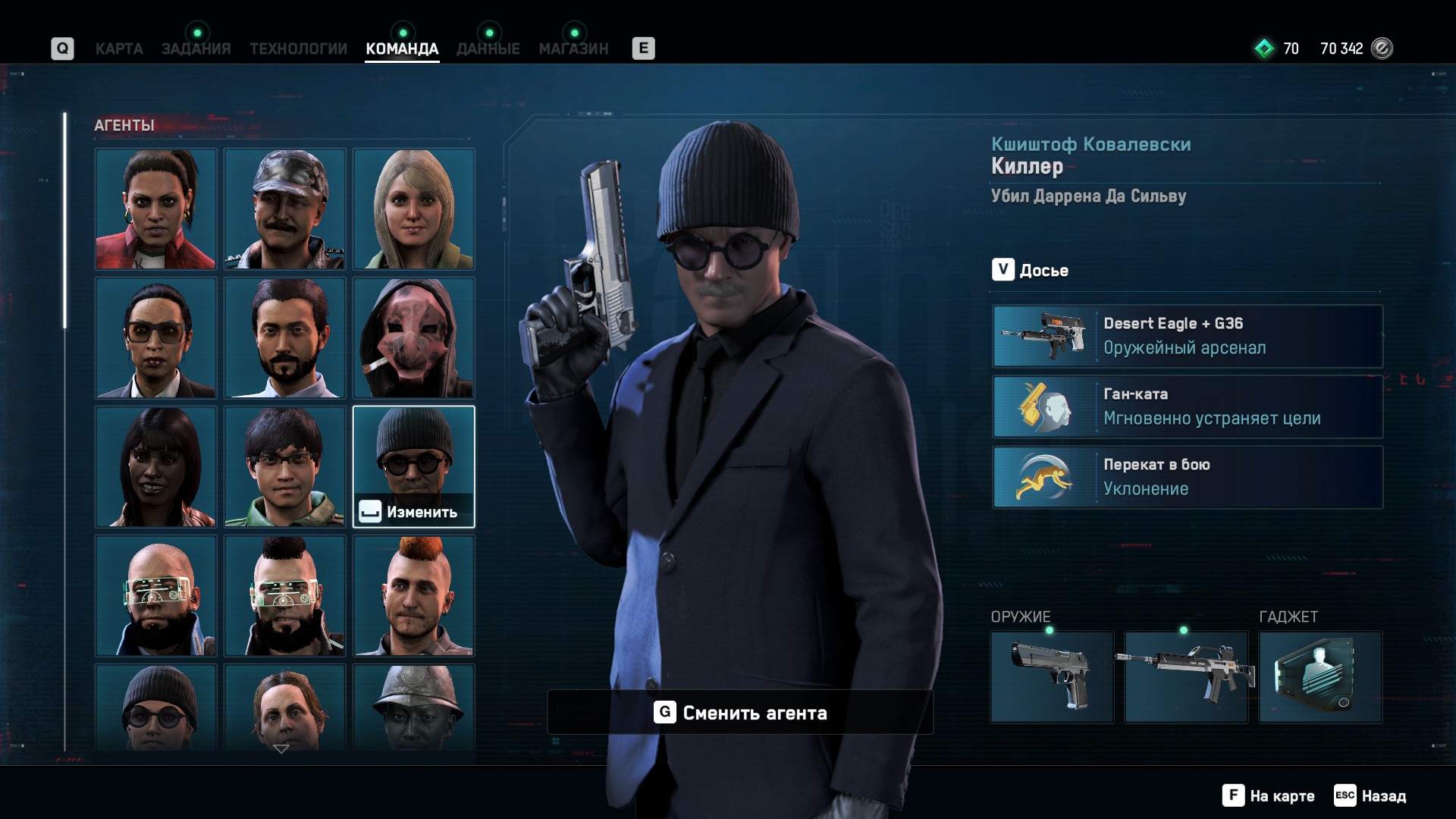Image resolution: width=1456 pixels, height=819 pixels.
Task: Choose the bearded agent in white shirt
Action: point(284,337)
